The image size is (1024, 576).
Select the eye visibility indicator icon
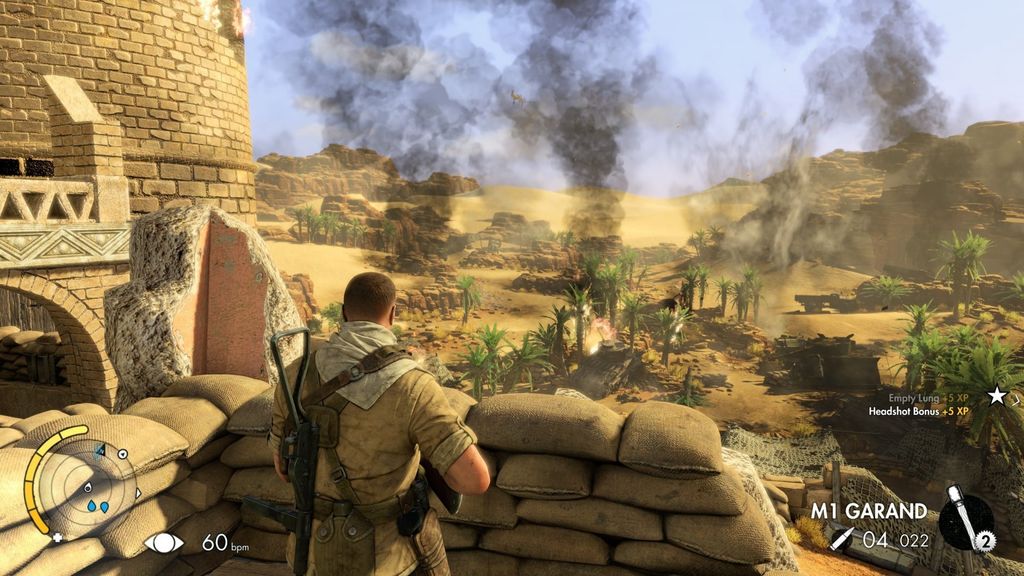coord(164,543)
